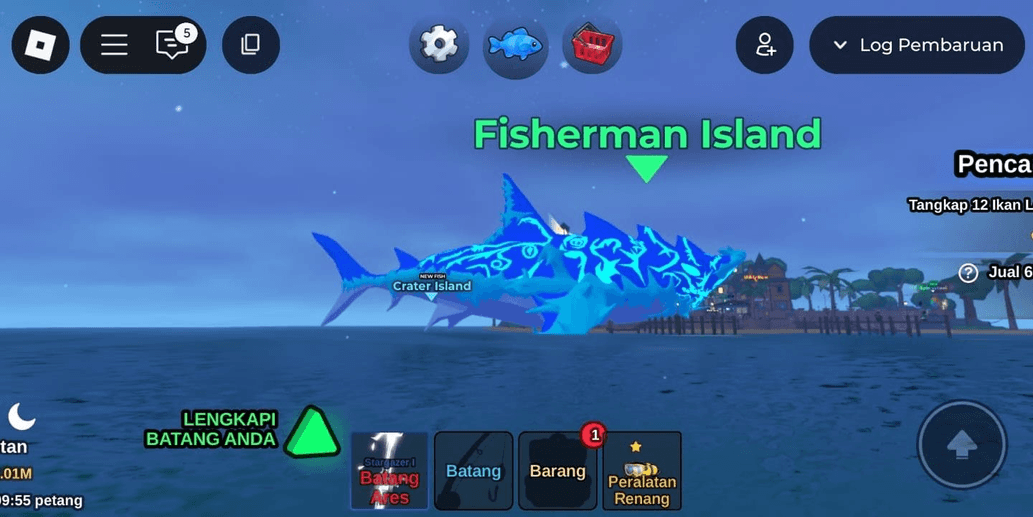Click the question mark quest help icon
This screenshot has height=517, width=1033.
pyautogui.click(x=968, y=273)
